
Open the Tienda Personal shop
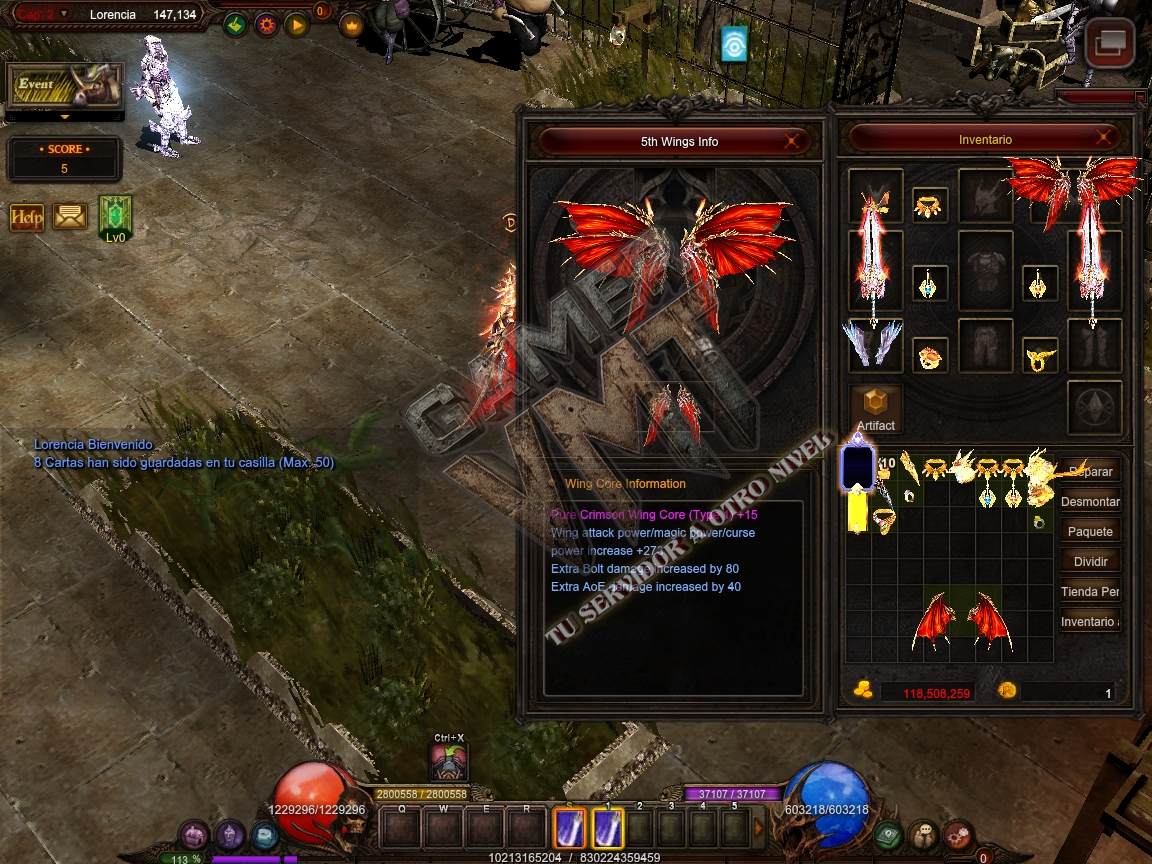coord(1089,591)
